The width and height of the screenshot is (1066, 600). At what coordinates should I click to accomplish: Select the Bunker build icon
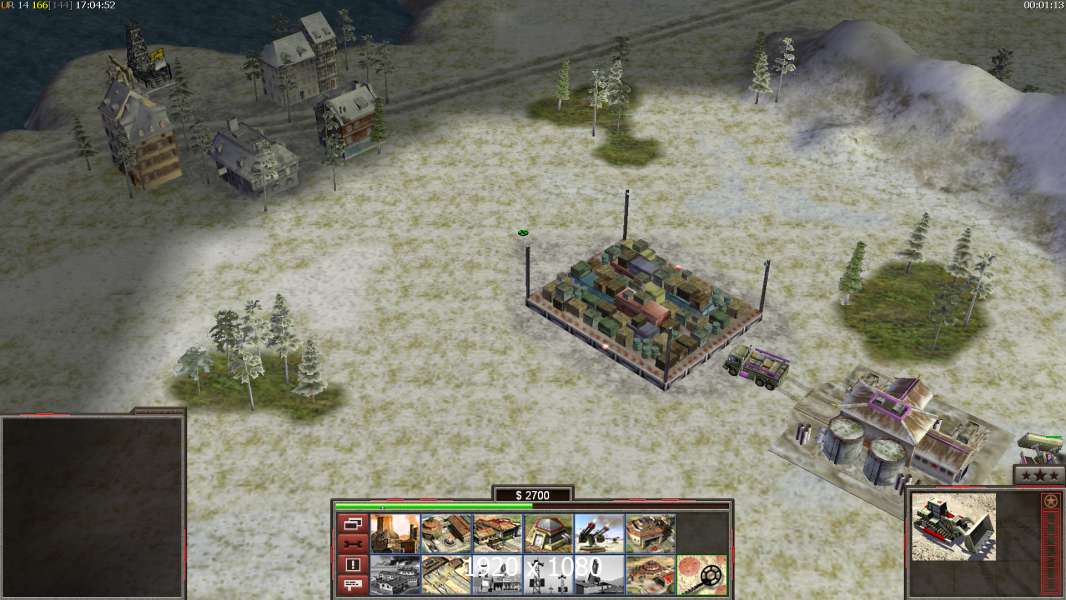point(547,534)
